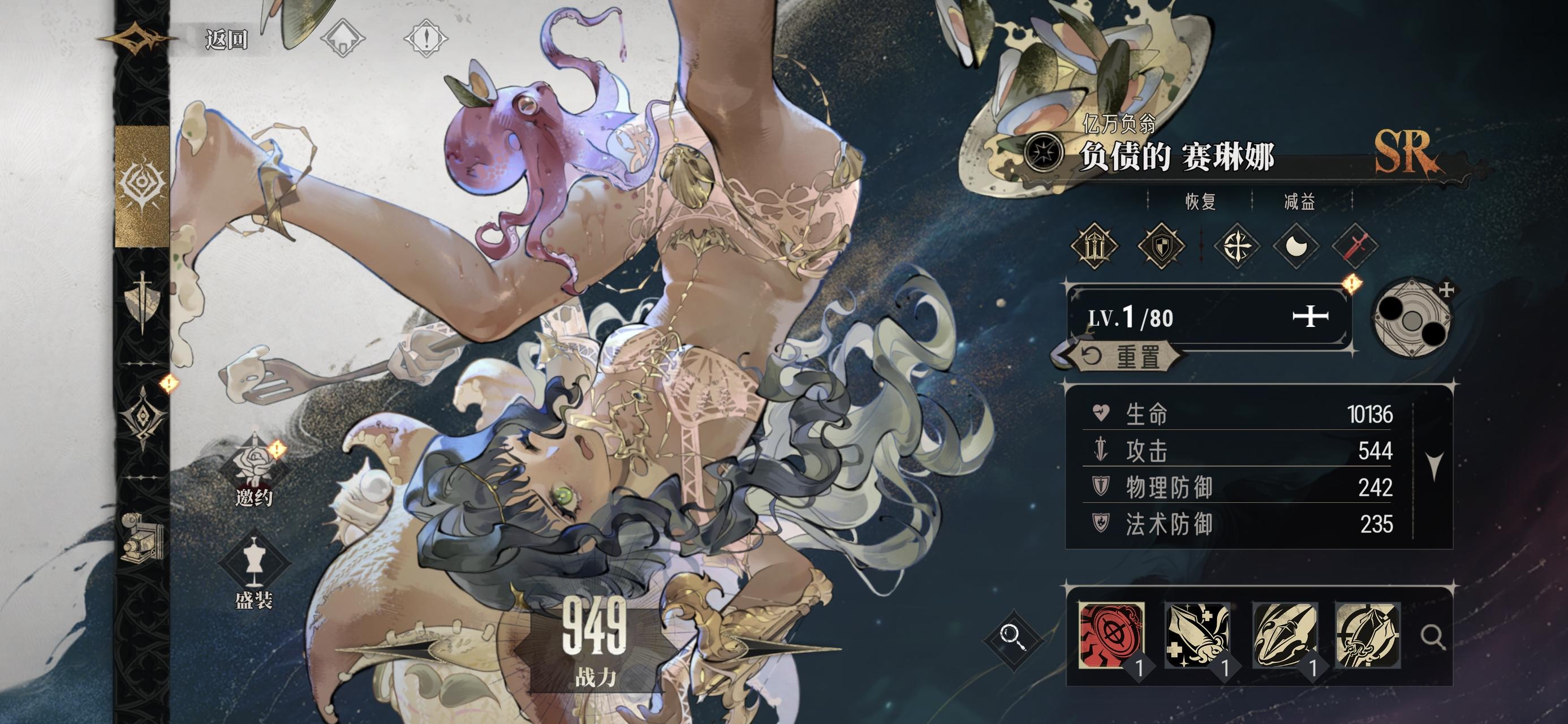The image size is (1568, 724).
Task: Select the red target skill icon
Action: (1112, 635)
